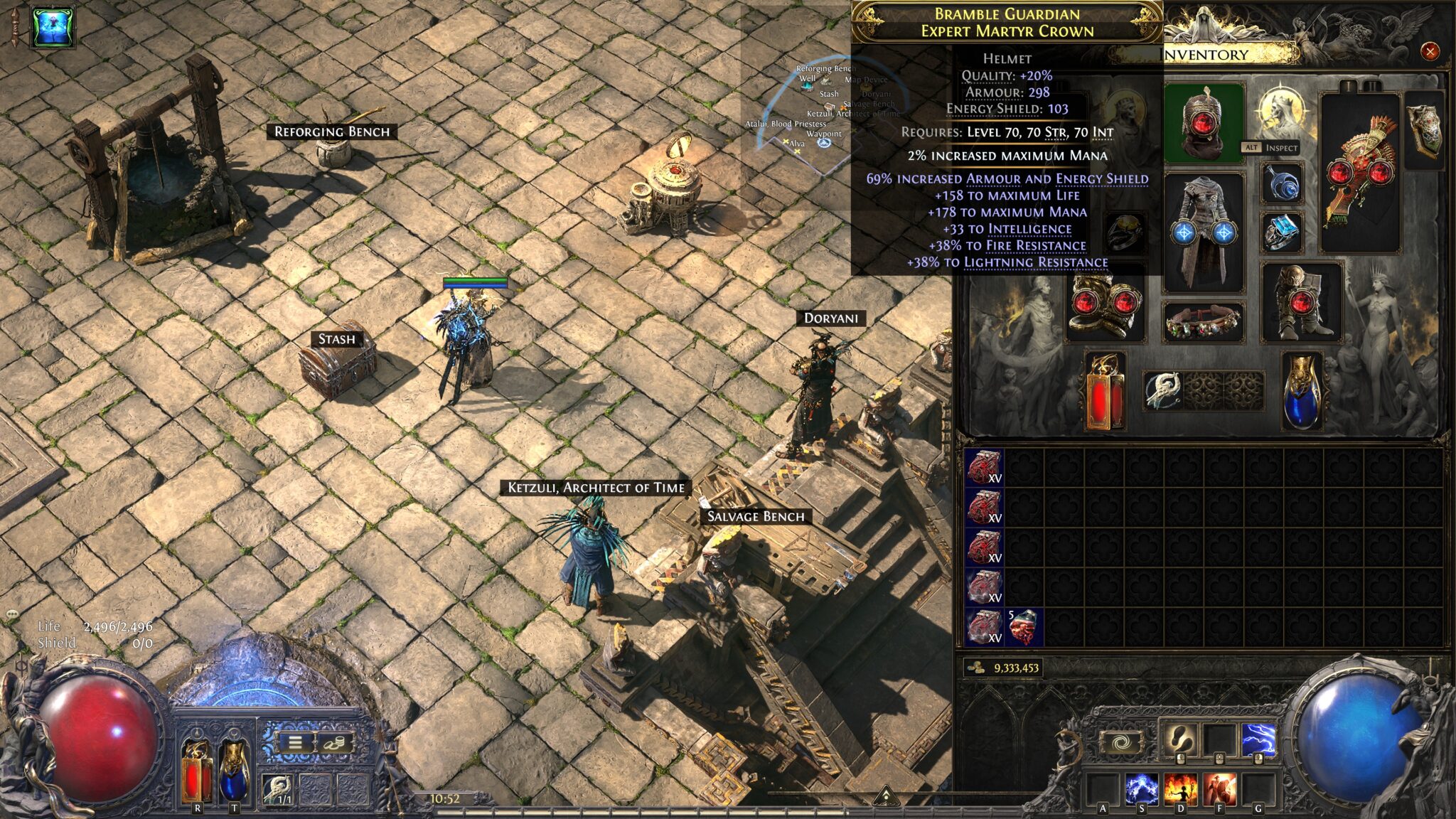Select the lightning orb skill bound to S
Image resolution: width=1456 pixels, height=819 pixels.
pyautogui.click(x=1141, y=789)
